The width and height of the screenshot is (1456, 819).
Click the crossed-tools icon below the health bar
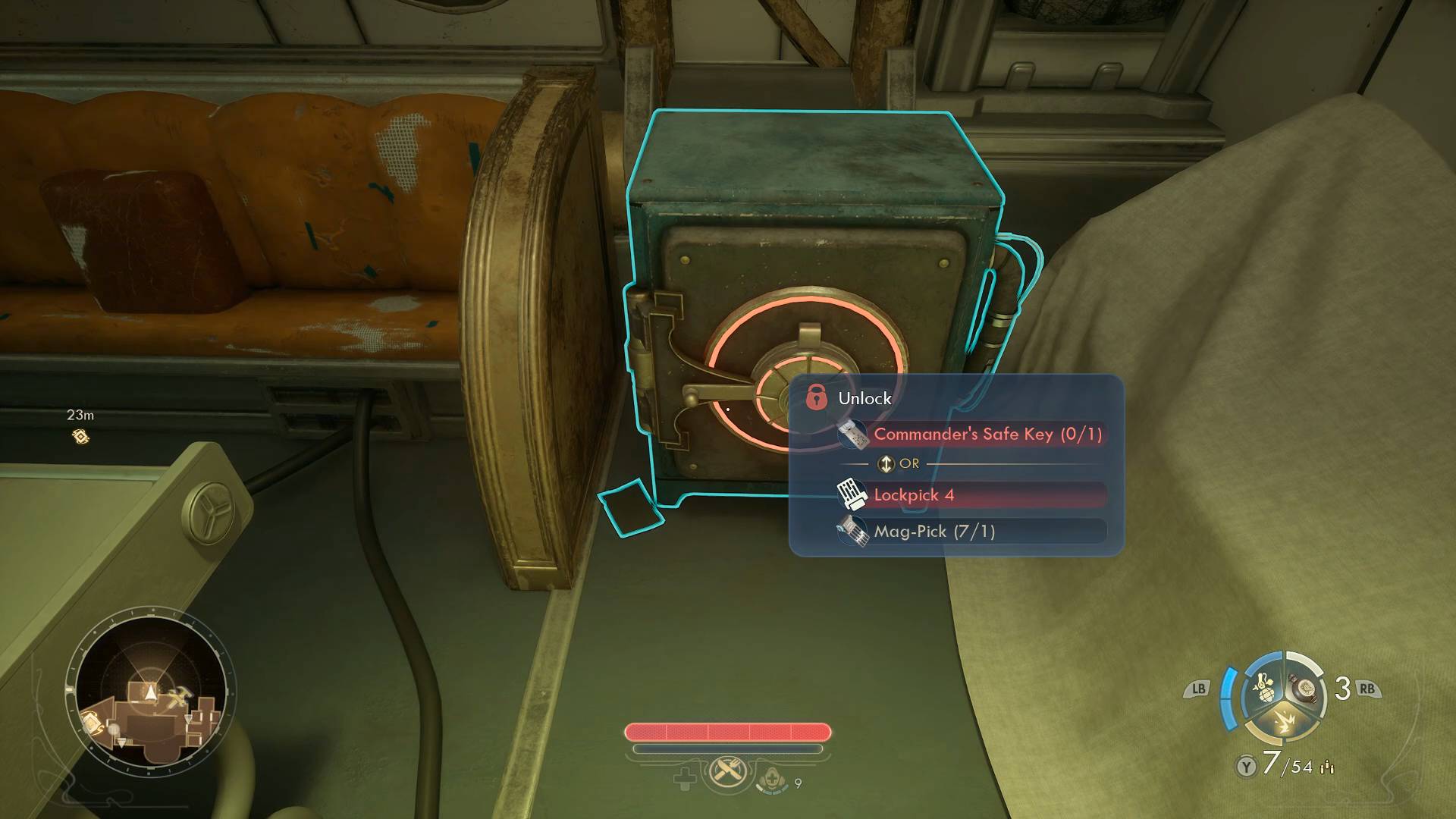click(727, 773)
